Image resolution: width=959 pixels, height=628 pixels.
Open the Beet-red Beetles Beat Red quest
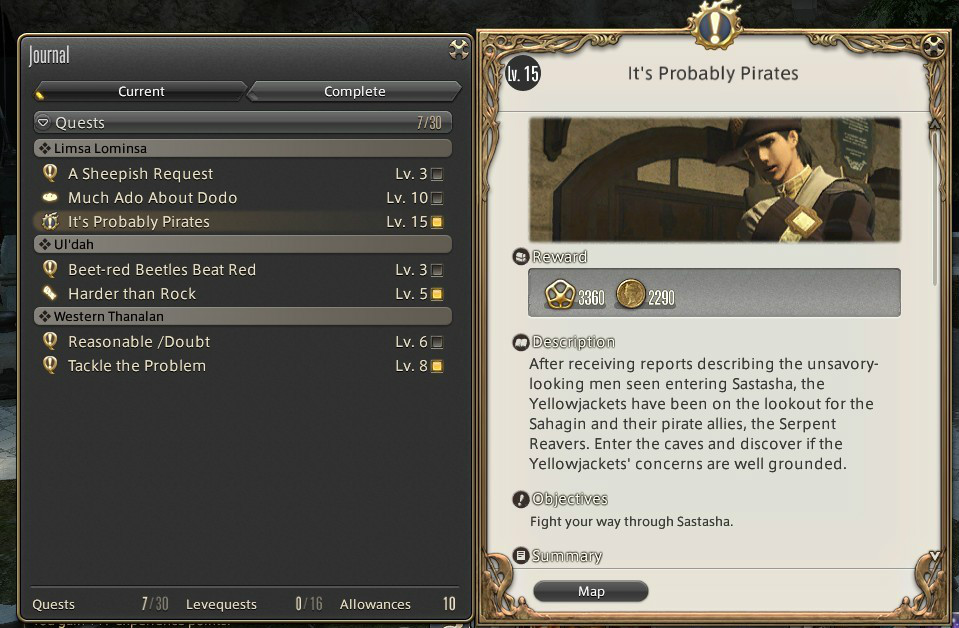pos(161,270)
